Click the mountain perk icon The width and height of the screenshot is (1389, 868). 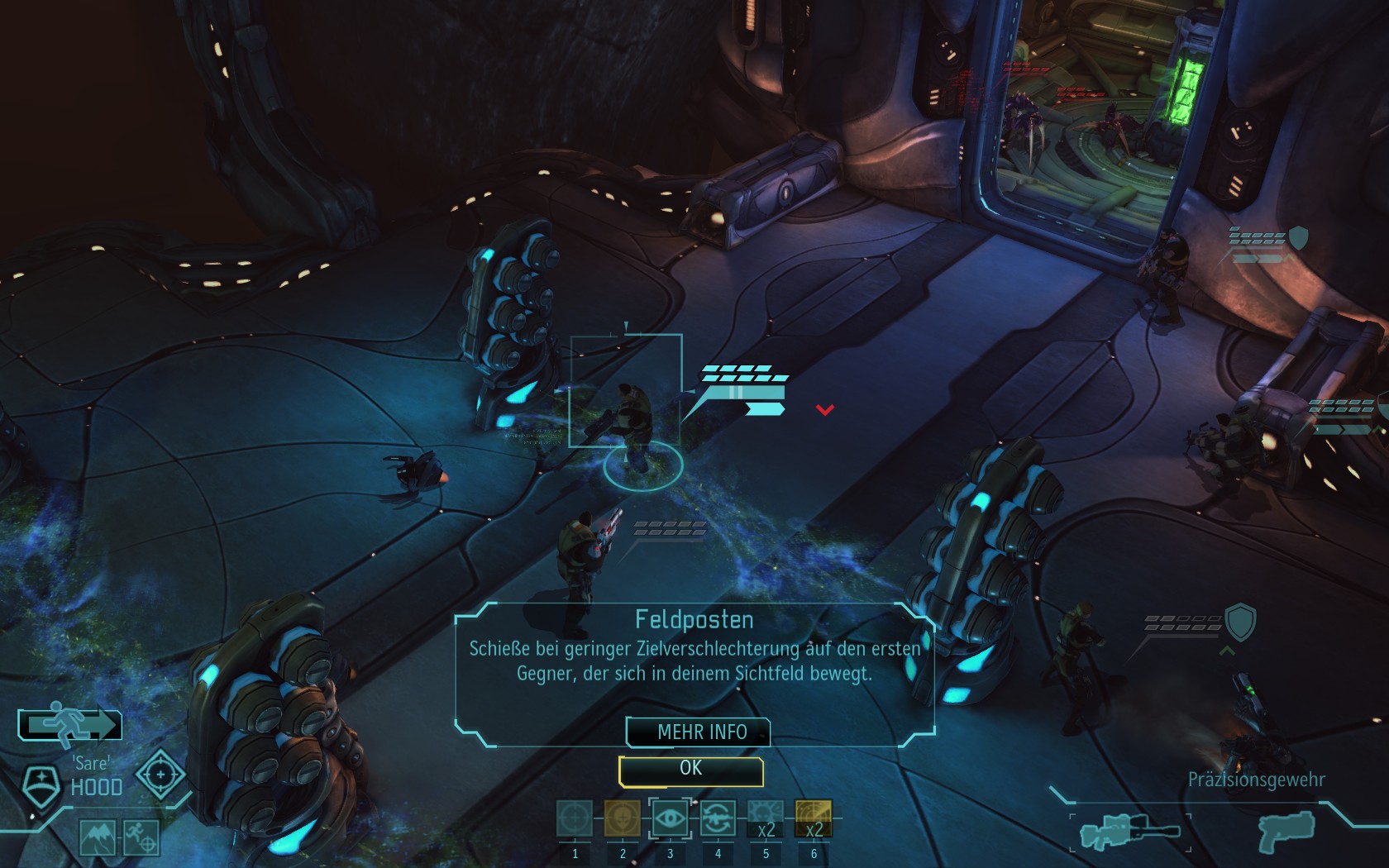(98, 837)
